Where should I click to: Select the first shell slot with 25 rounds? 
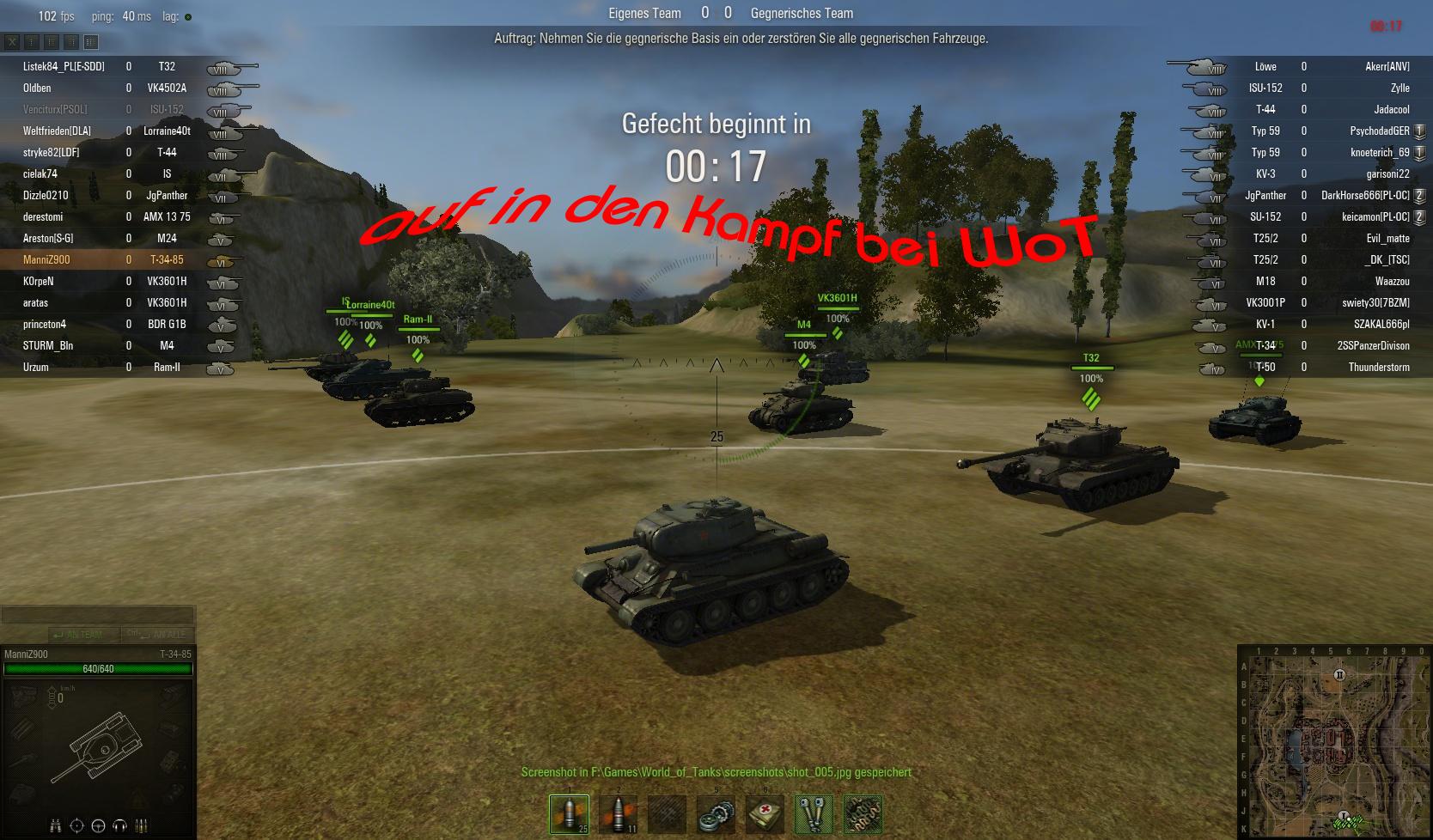[x=569, y=813]
